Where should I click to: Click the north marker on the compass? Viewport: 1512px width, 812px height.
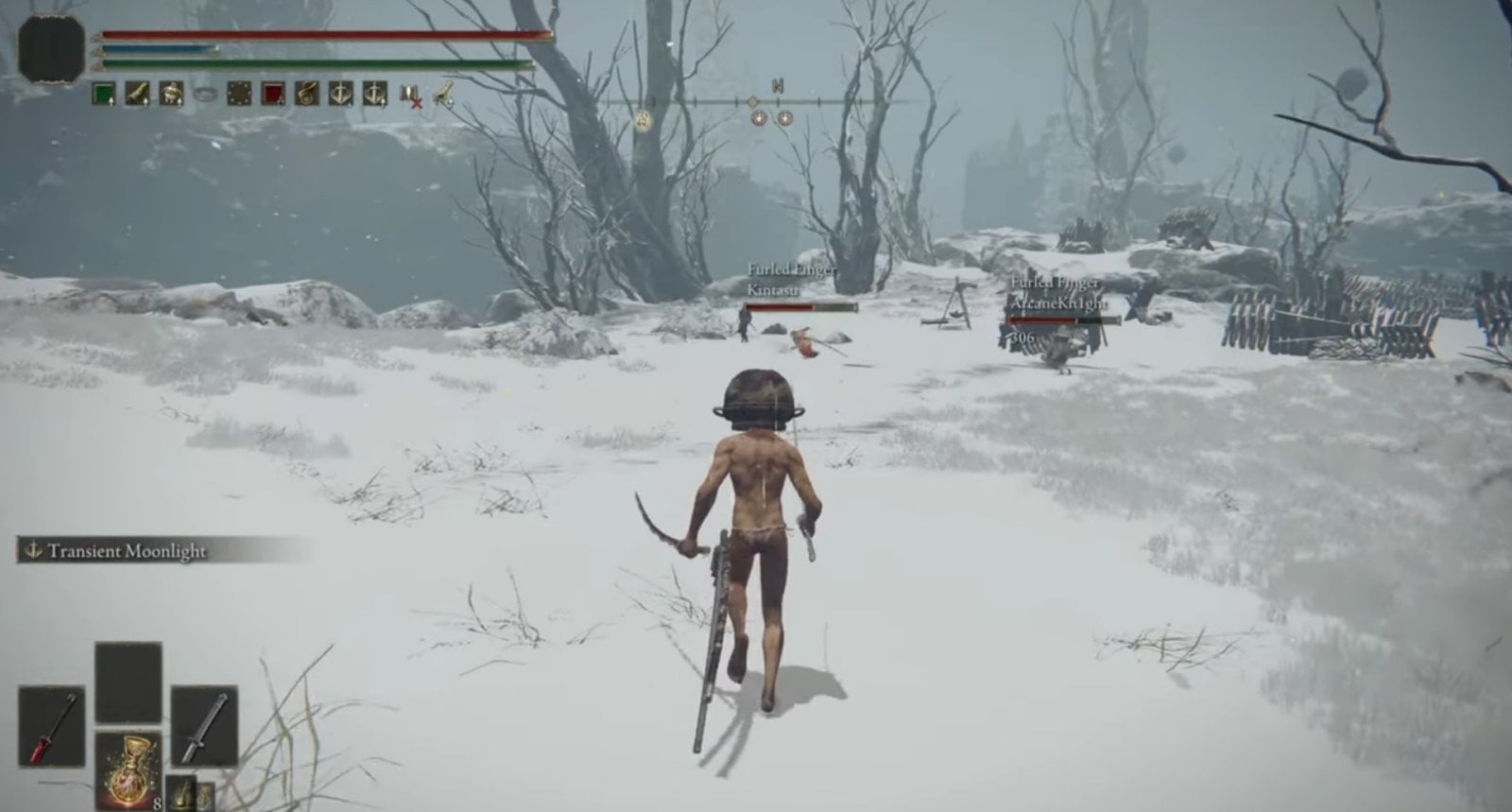tap(778, 86)
